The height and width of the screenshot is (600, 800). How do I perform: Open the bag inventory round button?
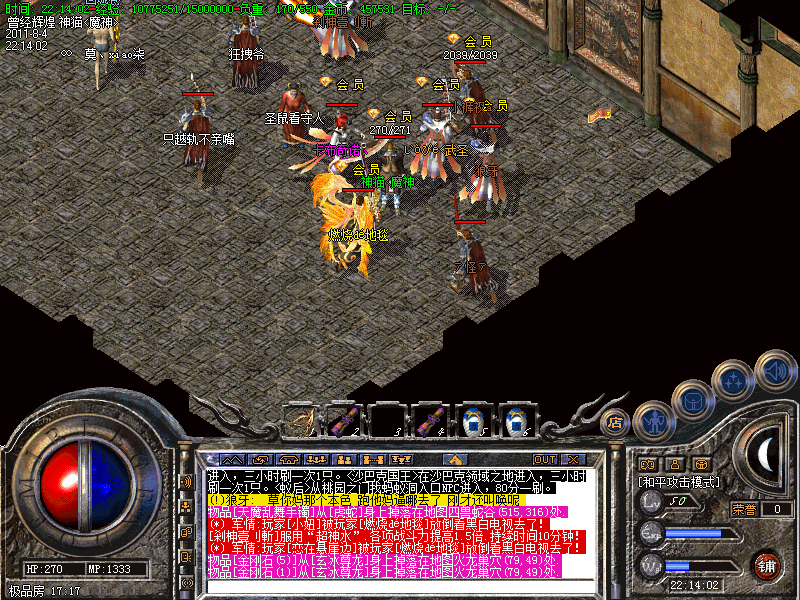click(x=692, y=402)
